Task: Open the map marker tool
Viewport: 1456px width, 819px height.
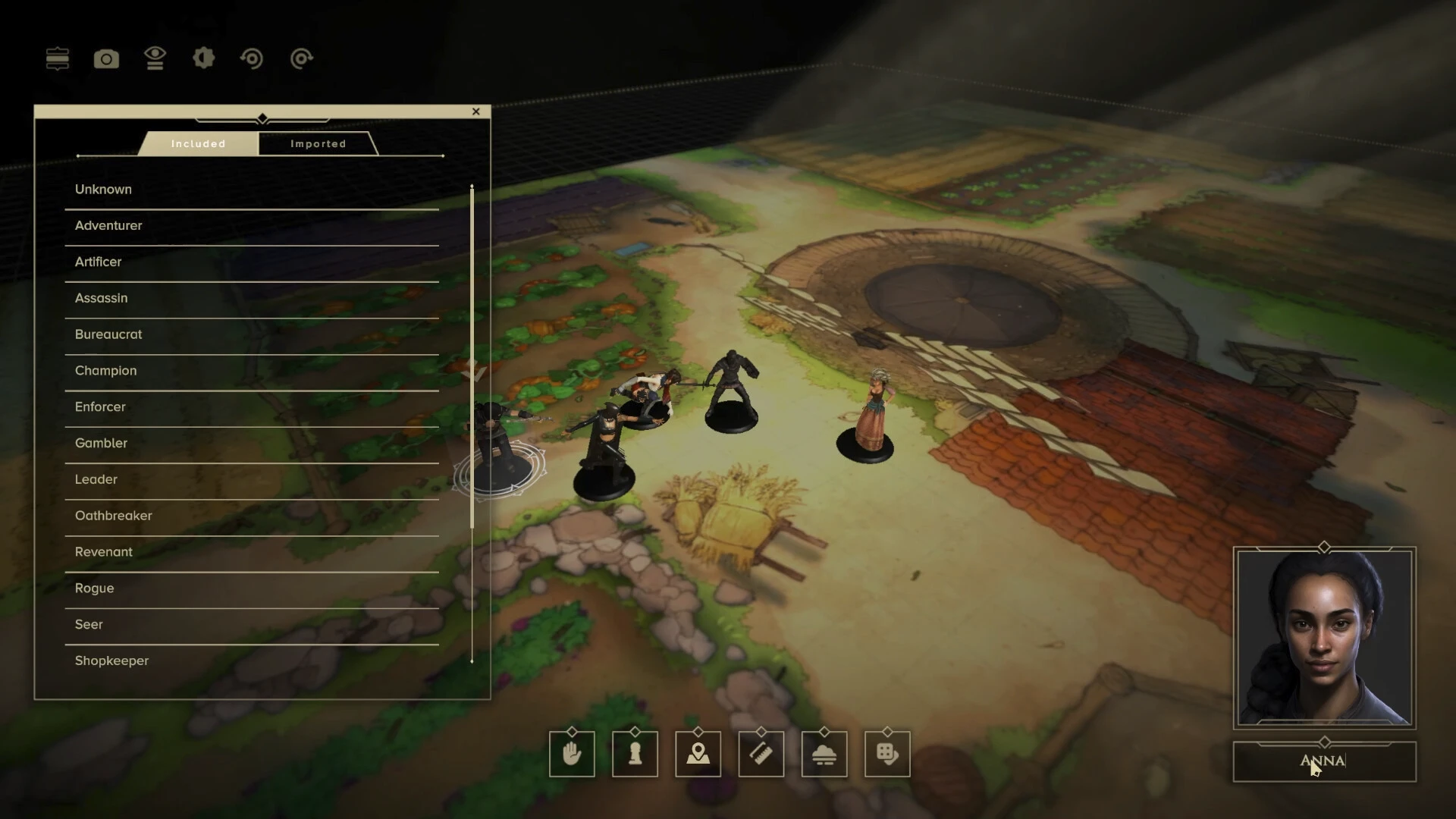Action: pyautogui.click(x=698, y=754)
